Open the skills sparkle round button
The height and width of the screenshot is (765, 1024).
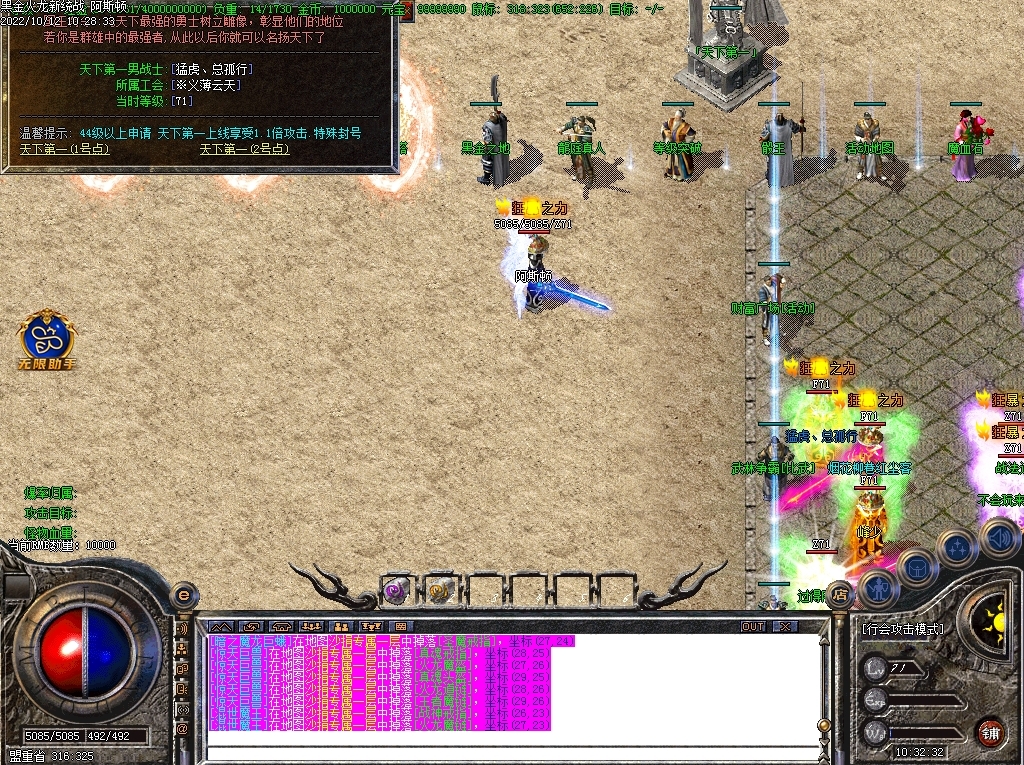pos(957,548)
